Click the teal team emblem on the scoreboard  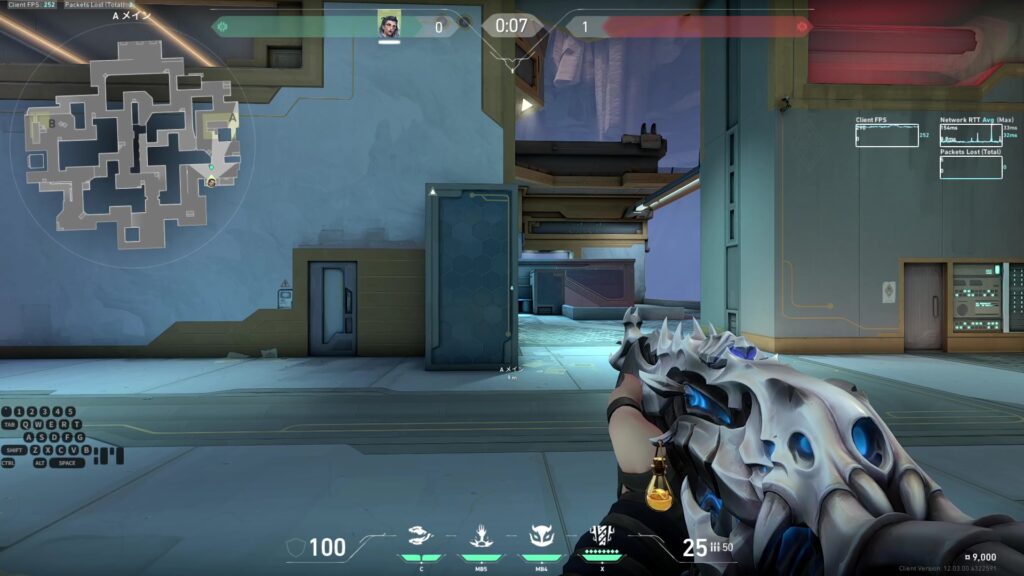[x=221, y=27]
